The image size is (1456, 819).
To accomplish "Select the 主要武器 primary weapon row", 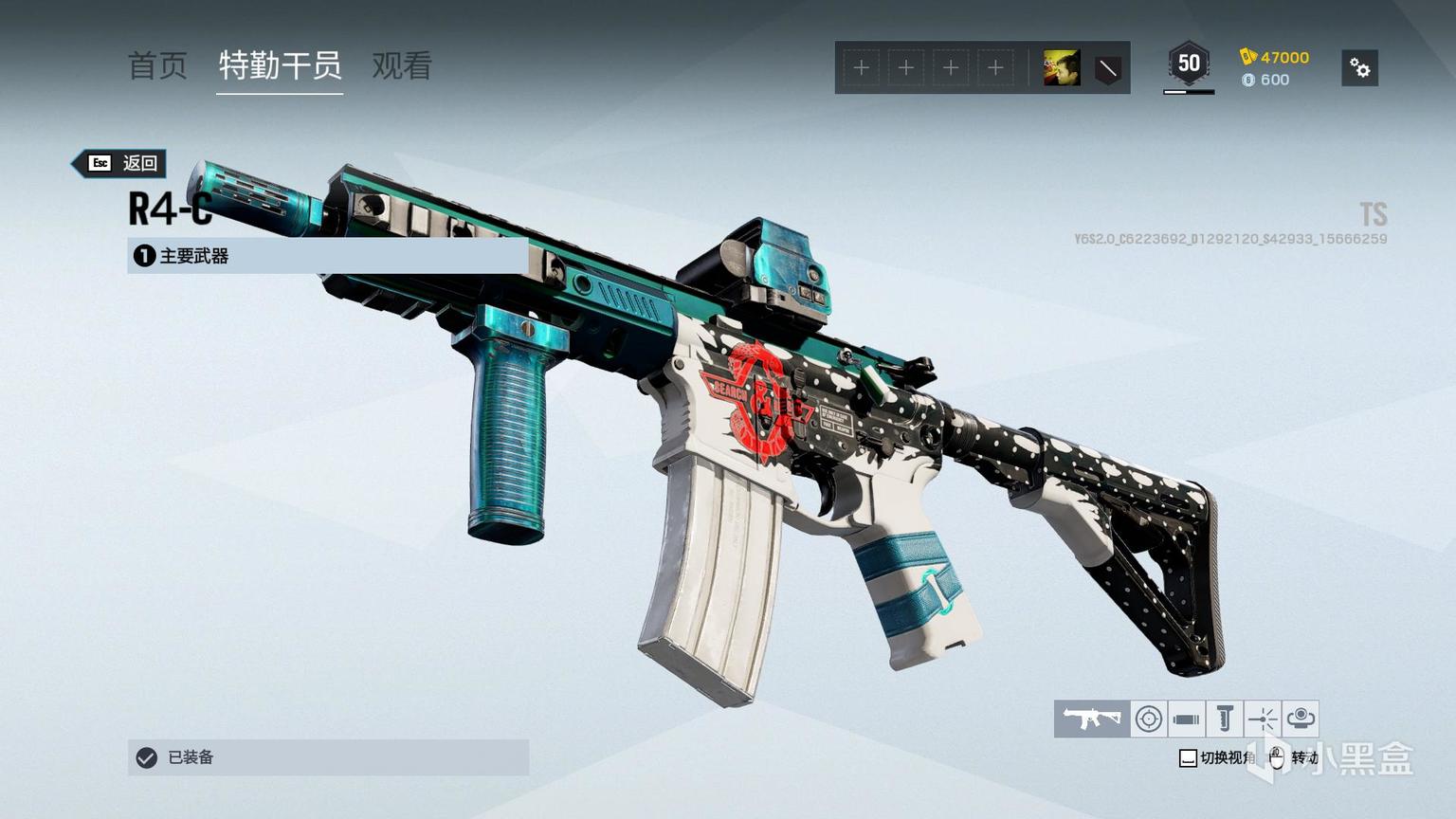I will coord(327,256).
